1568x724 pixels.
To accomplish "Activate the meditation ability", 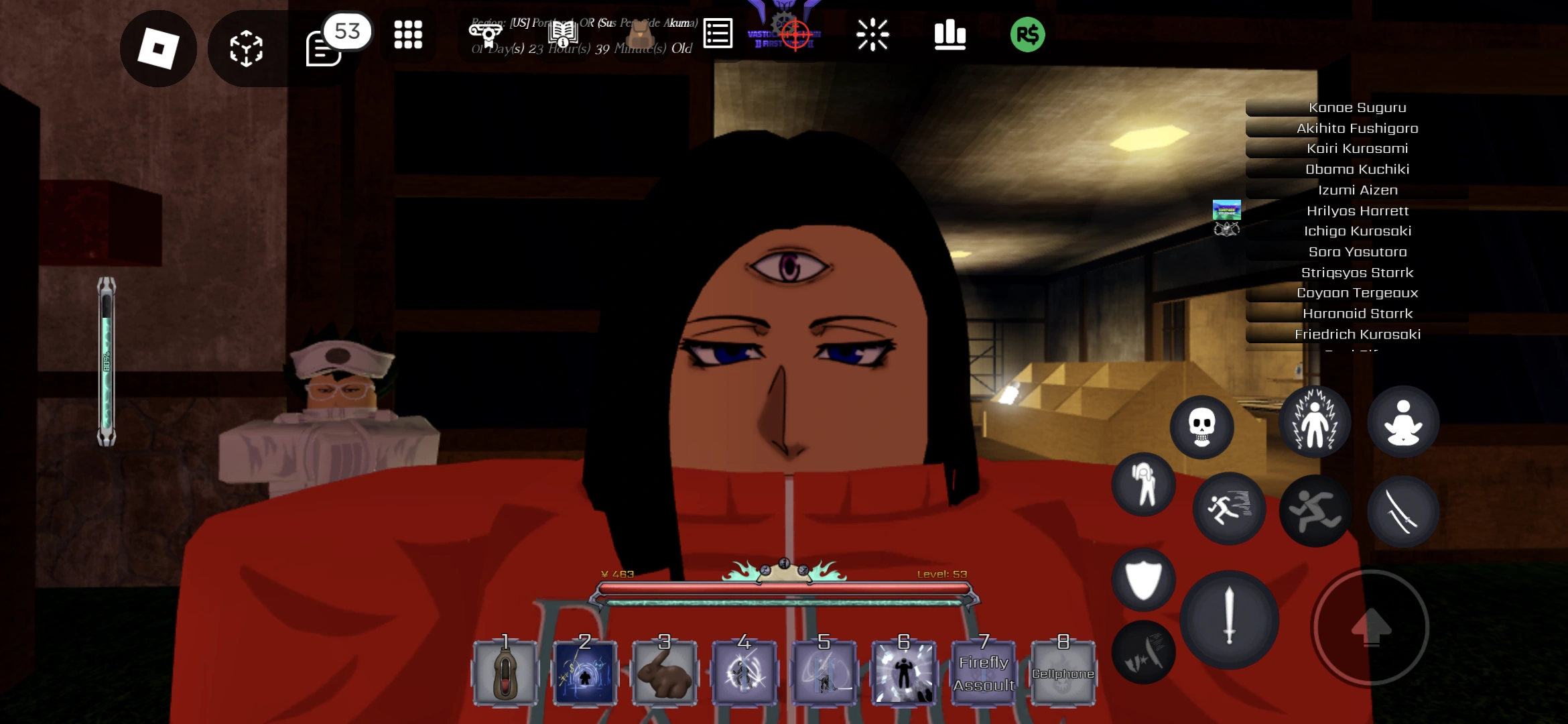I will [1404, 421].
